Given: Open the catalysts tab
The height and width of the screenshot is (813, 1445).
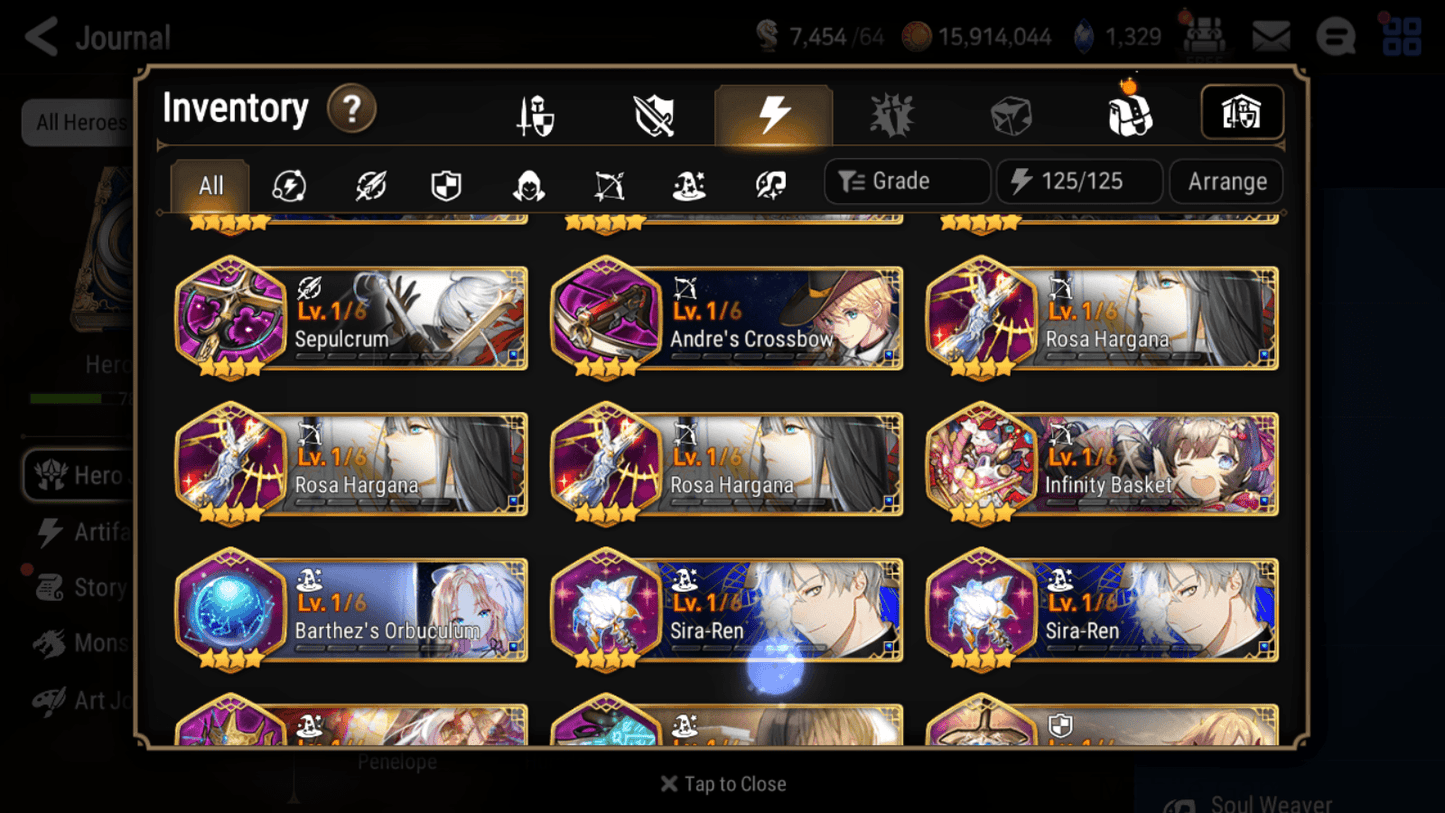Looking at the screenshot, I should [892, 114].
